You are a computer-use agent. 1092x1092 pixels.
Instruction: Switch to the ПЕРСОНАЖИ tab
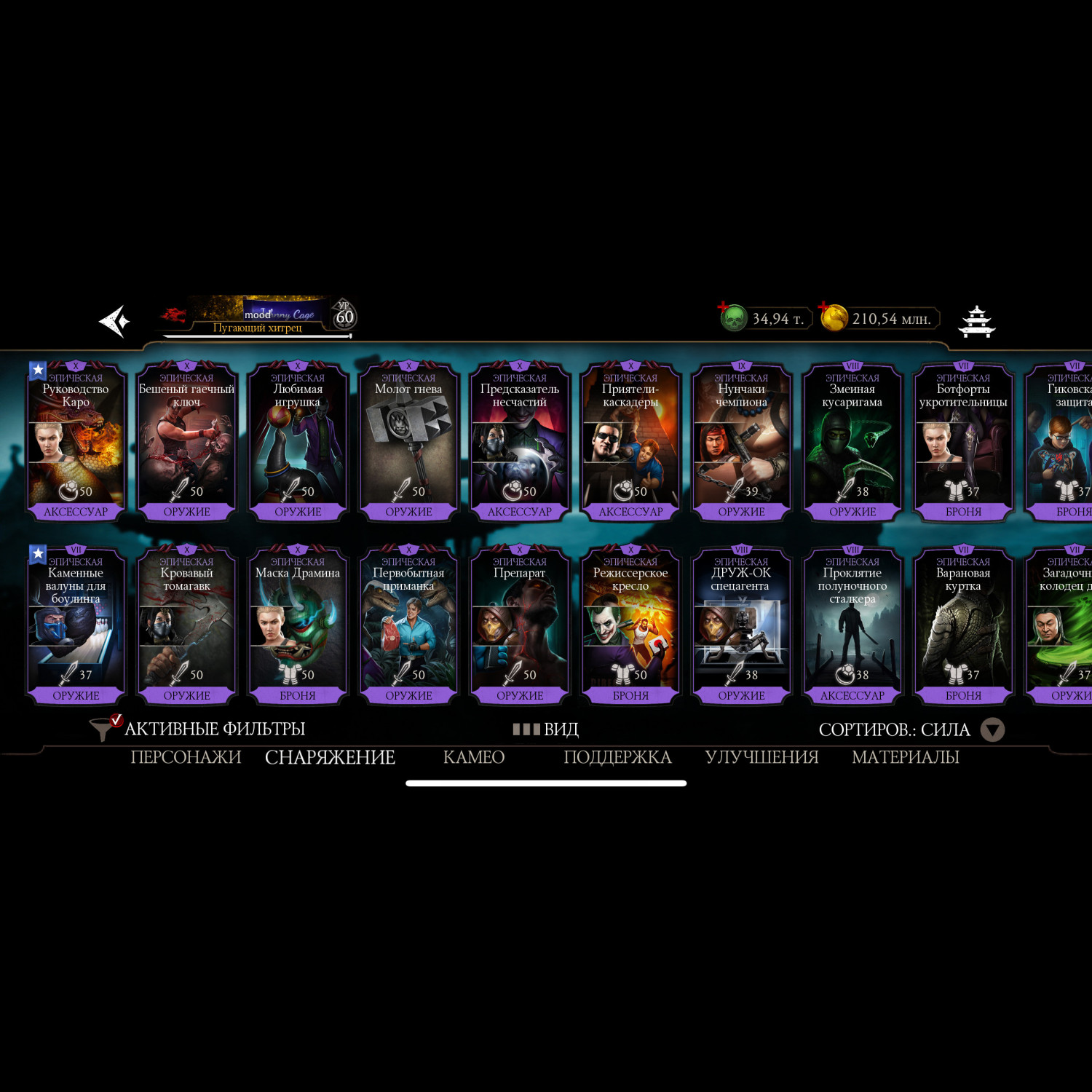pos(186,757)
